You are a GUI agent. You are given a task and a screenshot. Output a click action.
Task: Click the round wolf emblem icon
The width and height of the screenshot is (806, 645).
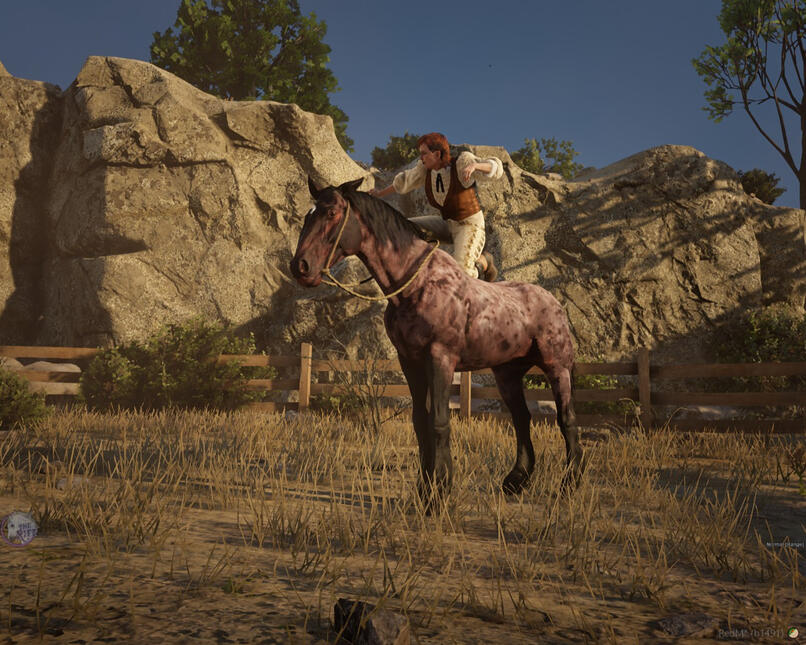click(x=19, y=527)
